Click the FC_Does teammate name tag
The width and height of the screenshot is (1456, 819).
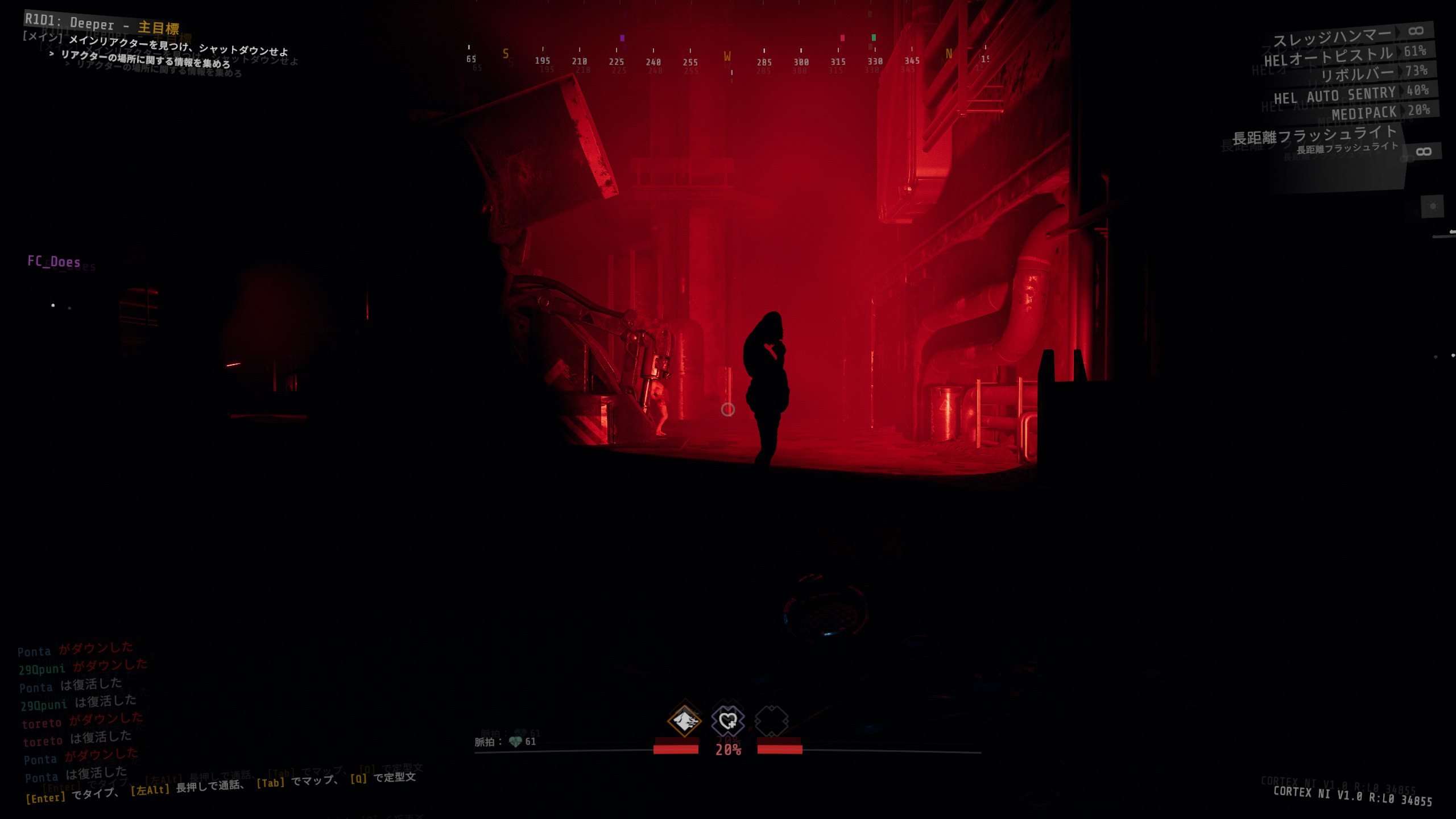(x=54, y=262)
